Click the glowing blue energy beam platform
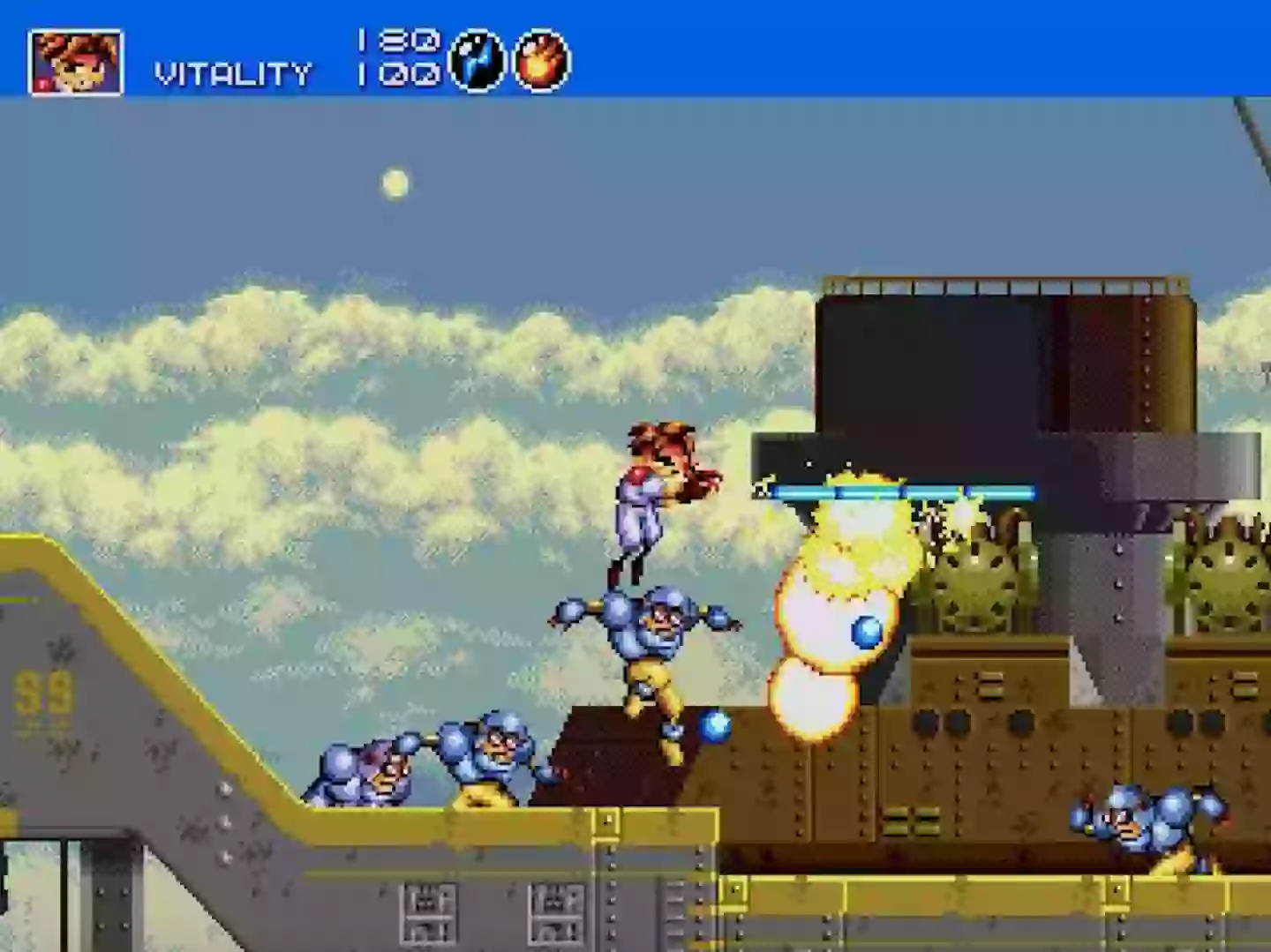Viewport: 1271px width, 952px height. click(891, 491)
